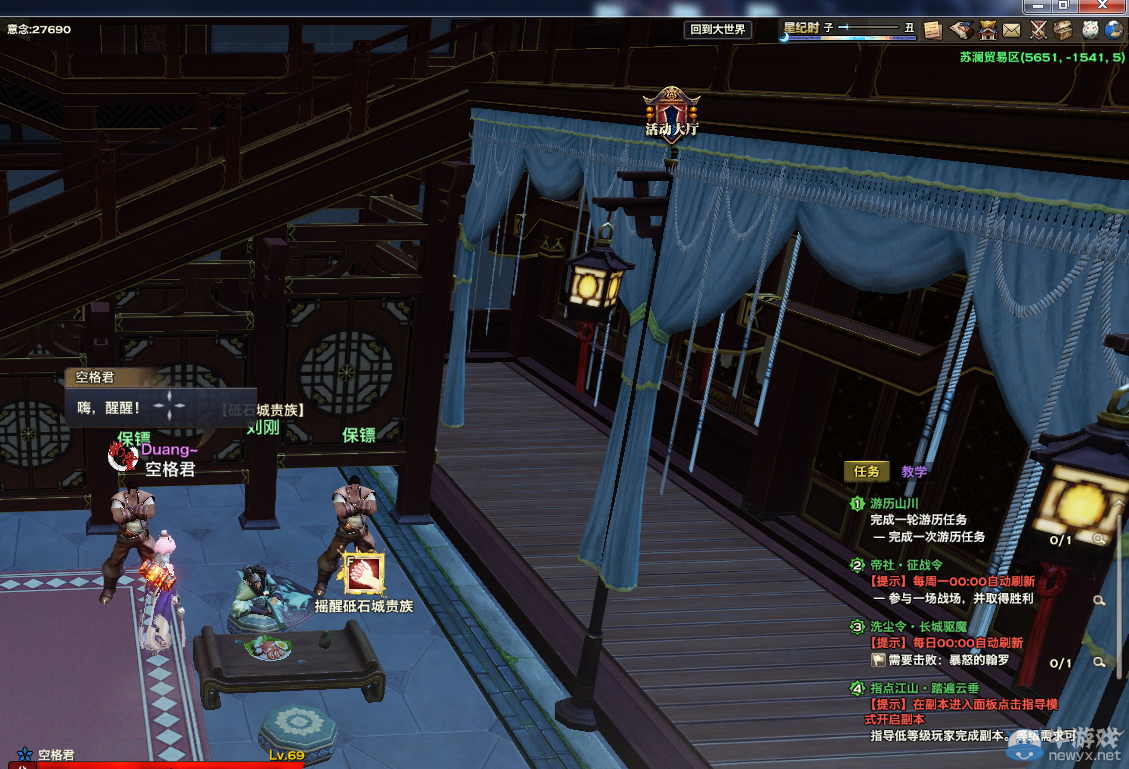The width and height of the screenshot is (1129, 769).
Task: Switch to the 任务 quest tab
Action: [867, 471]
